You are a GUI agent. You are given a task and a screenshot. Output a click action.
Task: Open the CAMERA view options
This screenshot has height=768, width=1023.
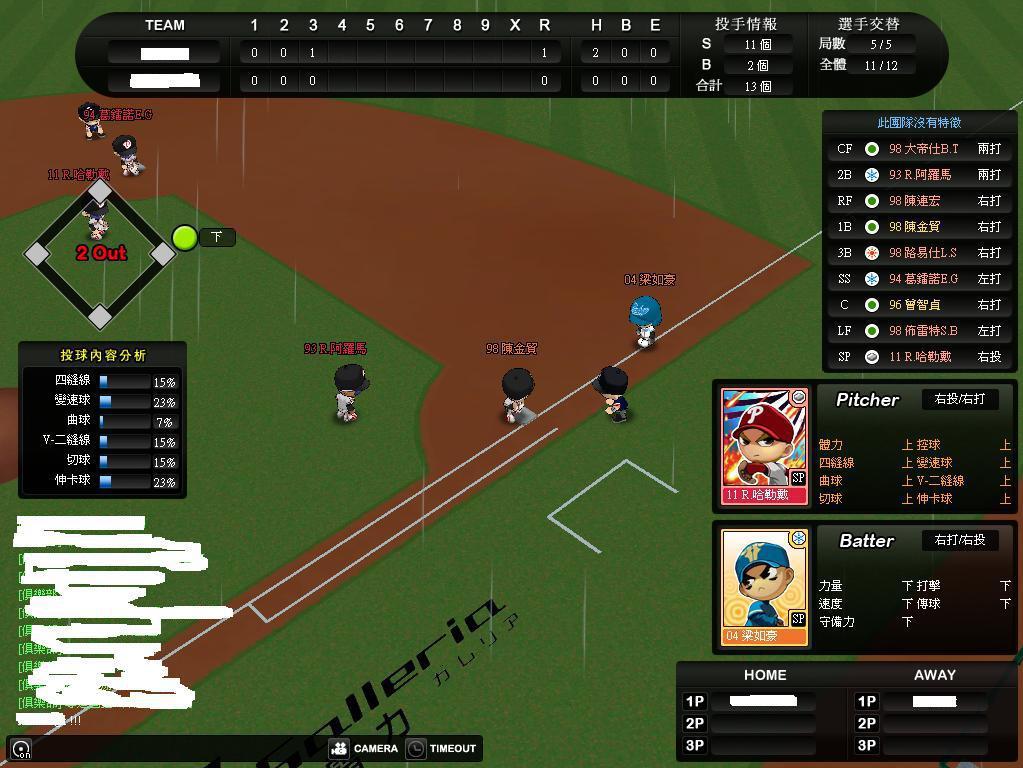coord(364,748)
